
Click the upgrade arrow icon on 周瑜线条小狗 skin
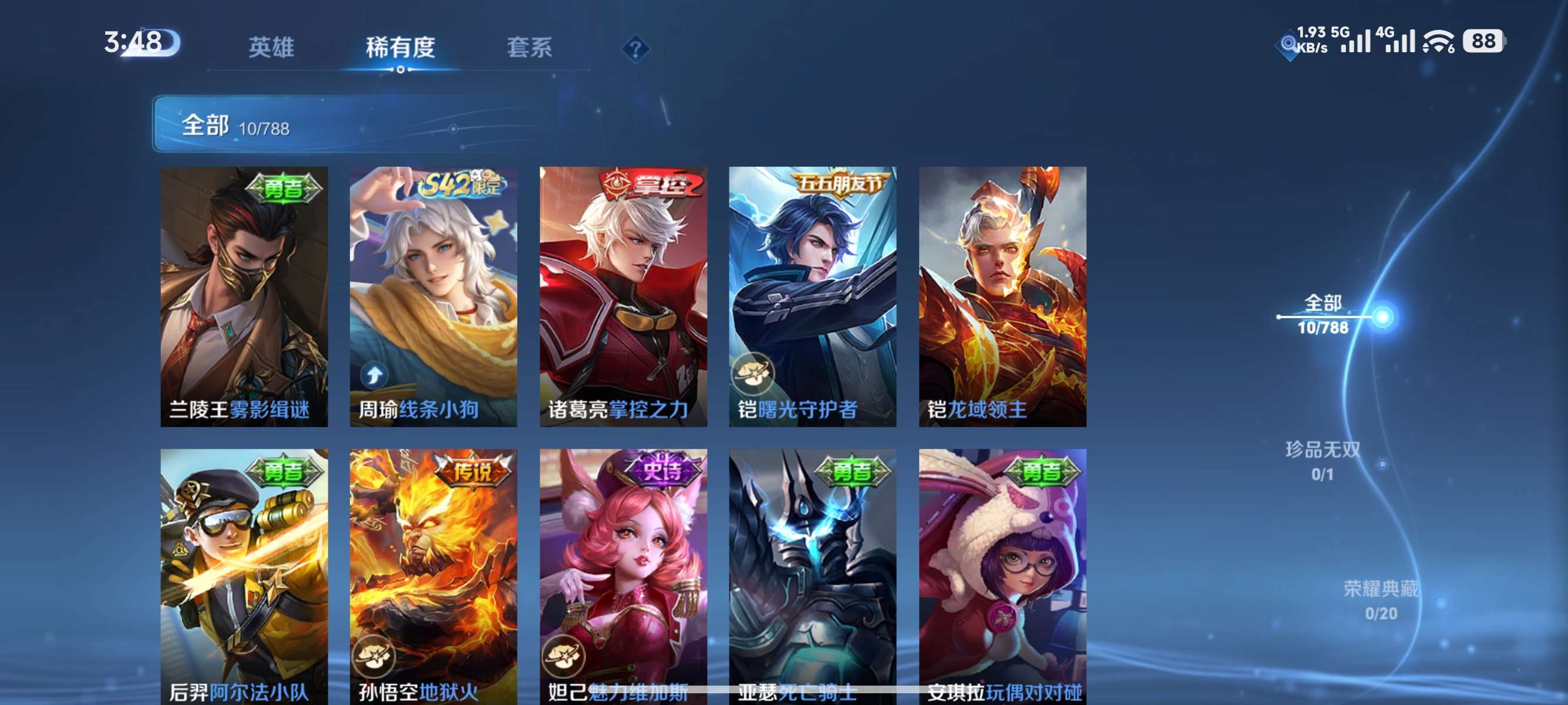pyautogui.click(x=372, y=374)
